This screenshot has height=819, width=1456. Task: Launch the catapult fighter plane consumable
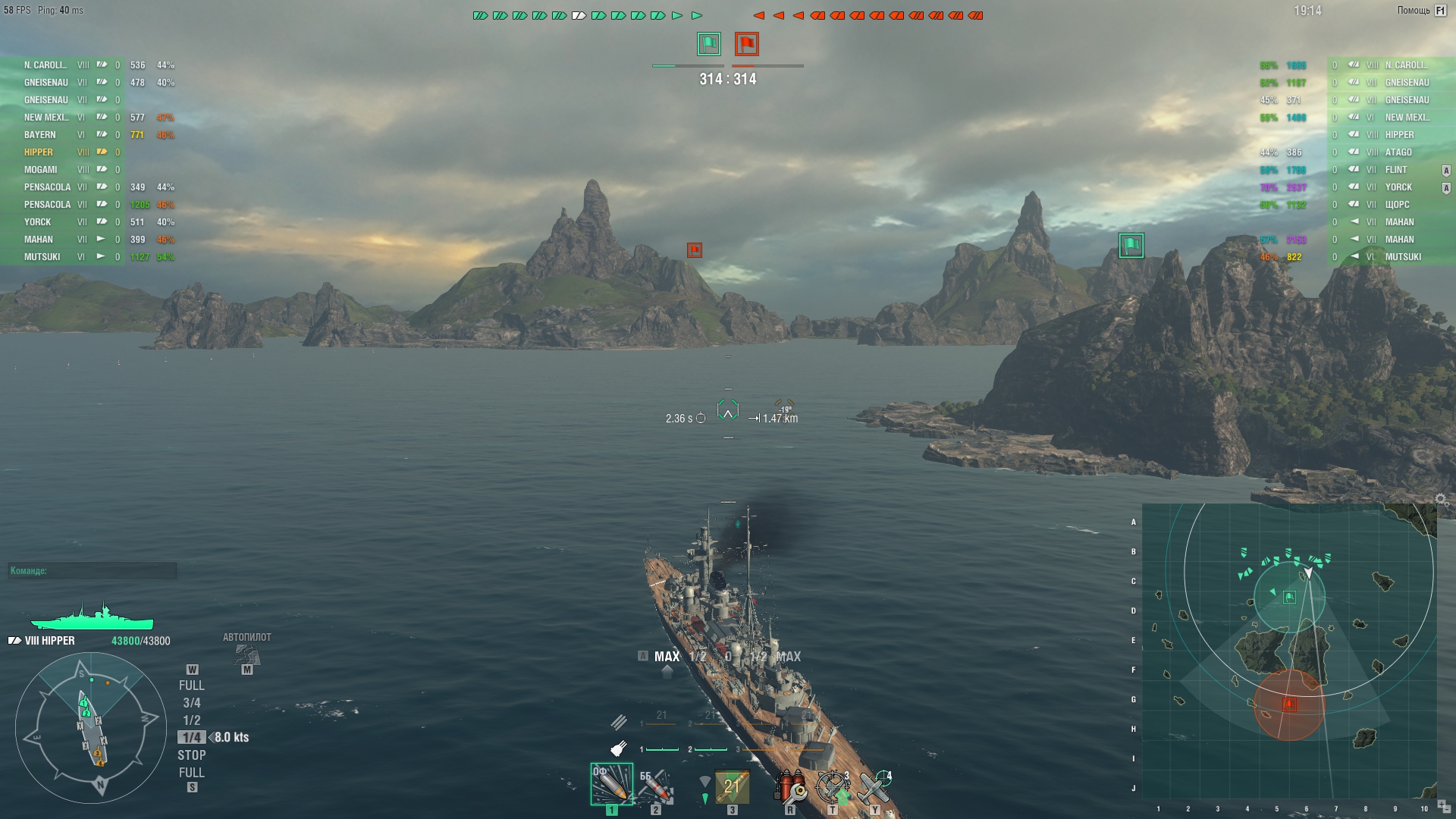click(x=874, y=786)
